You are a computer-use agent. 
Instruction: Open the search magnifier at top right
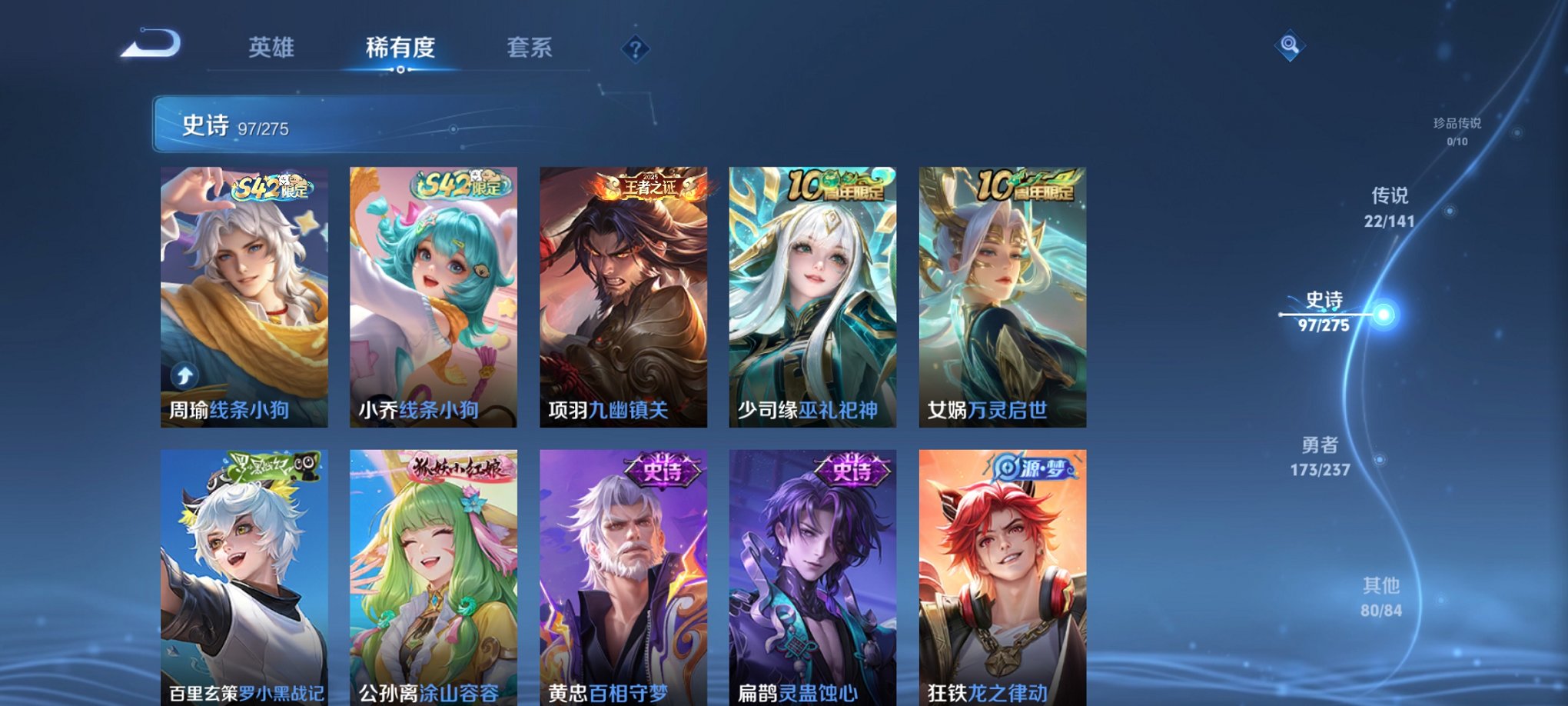1289,45
